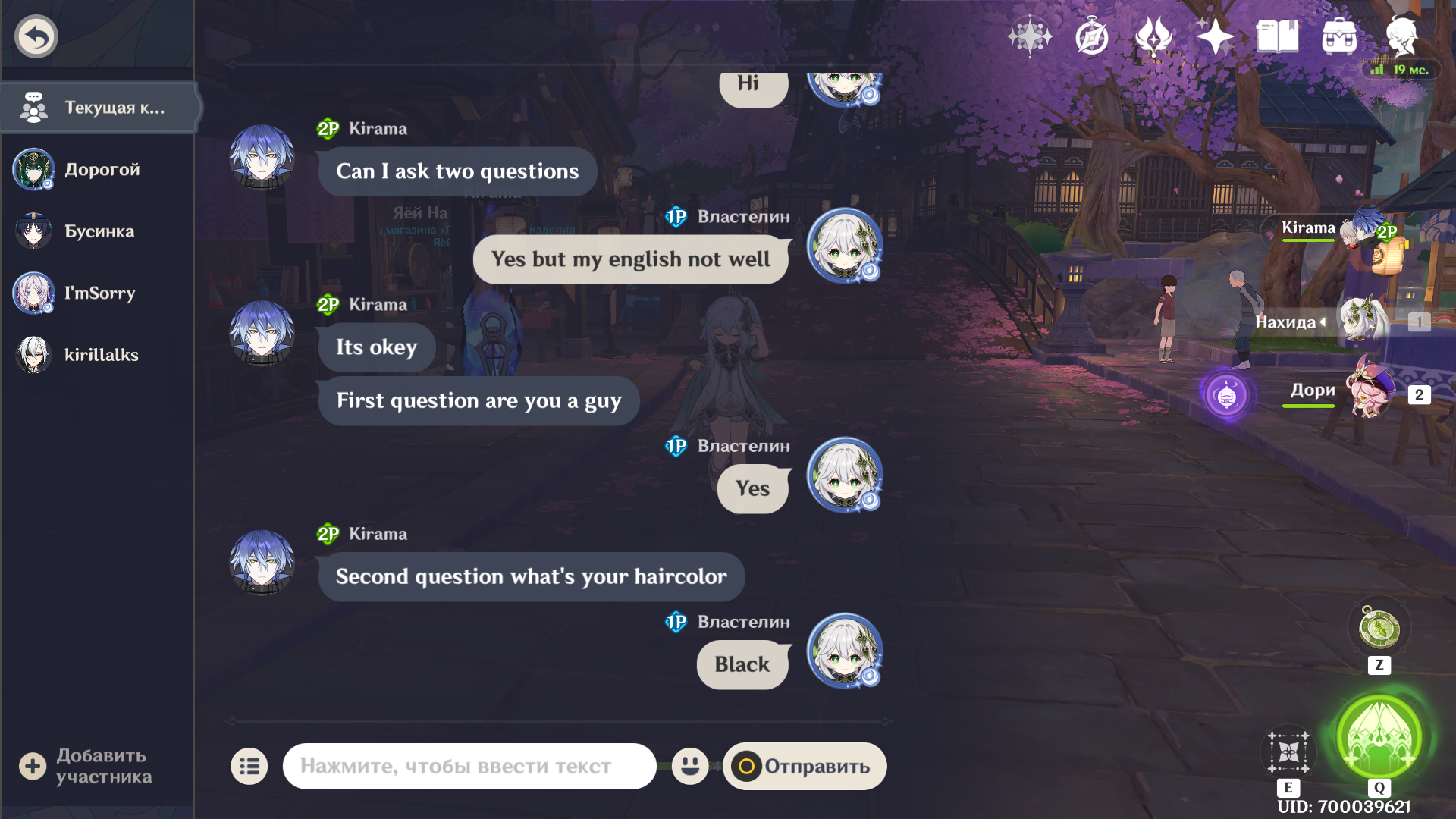Select the I'mSorry chat contact
This screenshot has width=1456, height=819.
coord(99,293)
